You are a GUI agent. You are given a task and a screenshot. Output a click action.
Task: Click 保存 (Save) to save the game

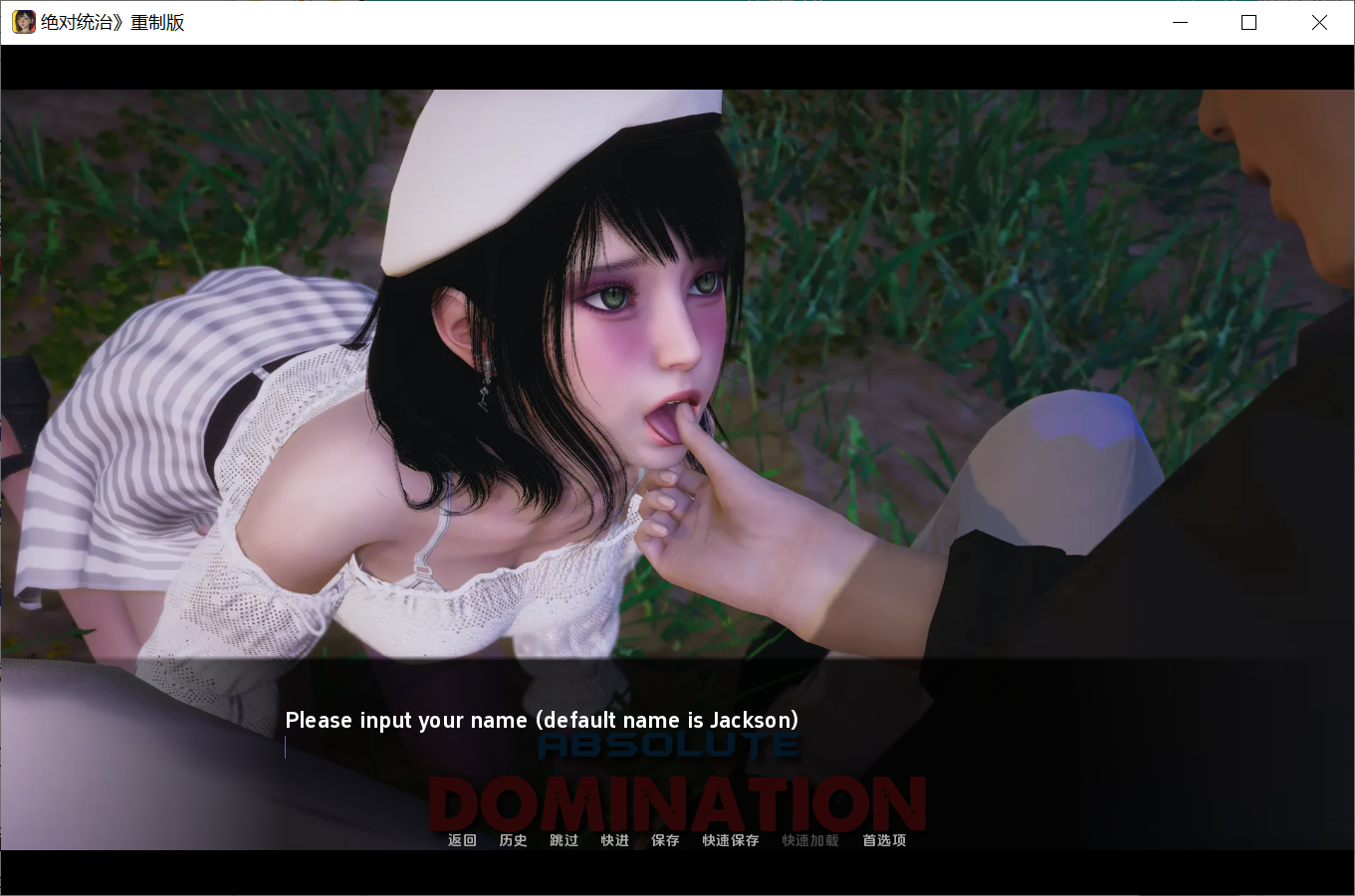coord(664,840)
